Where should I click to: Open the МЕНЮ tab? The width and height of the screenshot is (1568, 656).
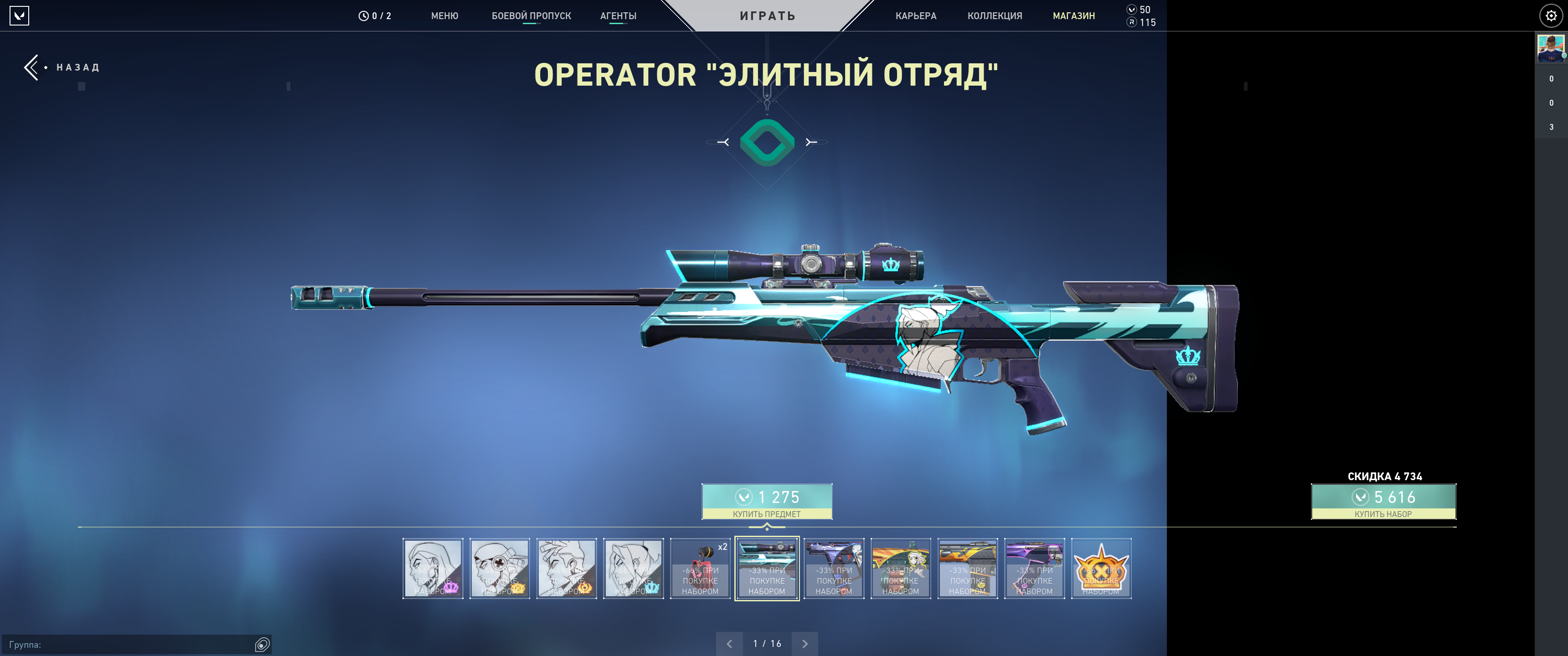click(x=444, y=16)
